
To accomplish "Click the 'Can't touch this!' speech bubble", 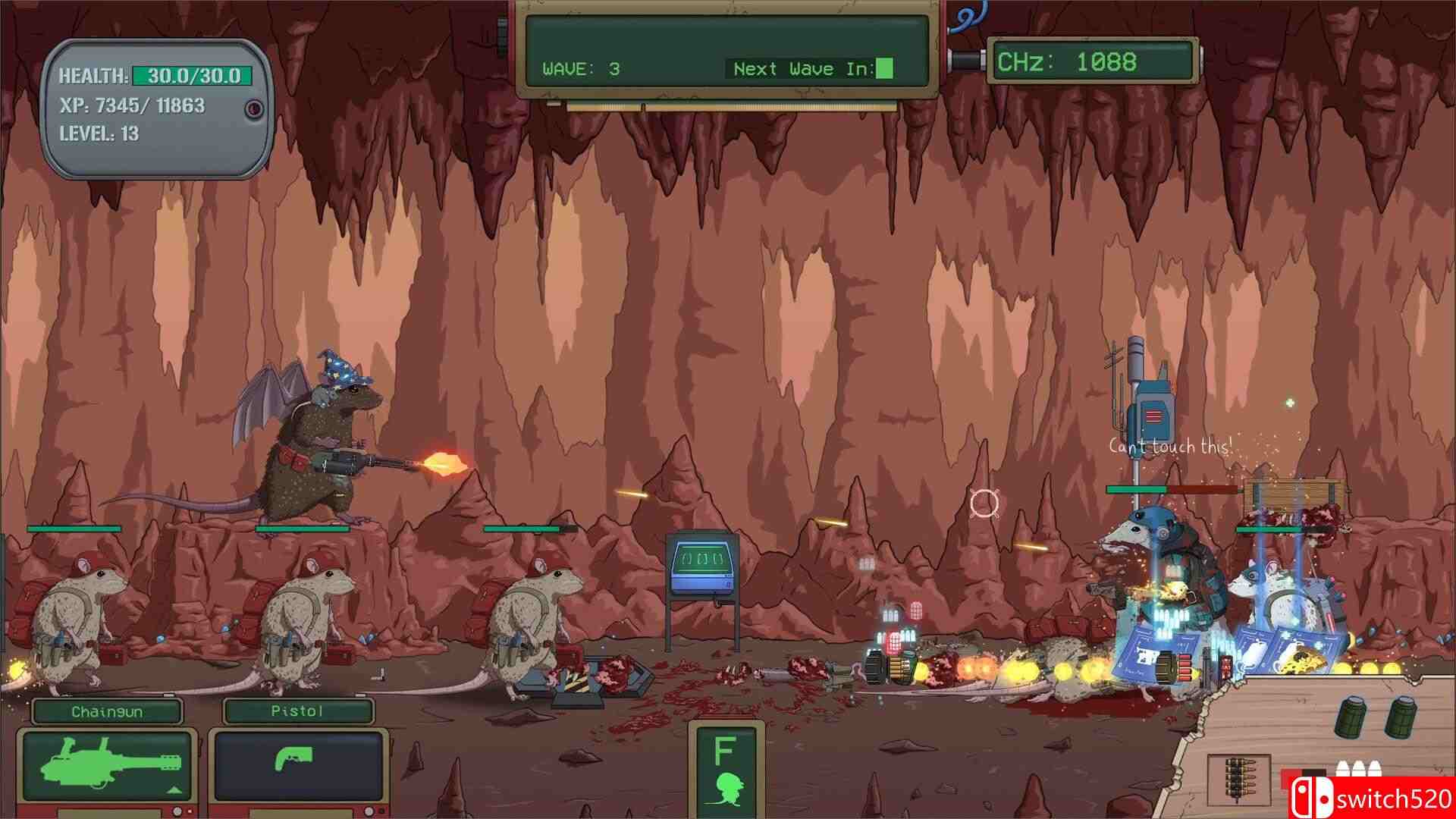I will tap(1172, 447).
